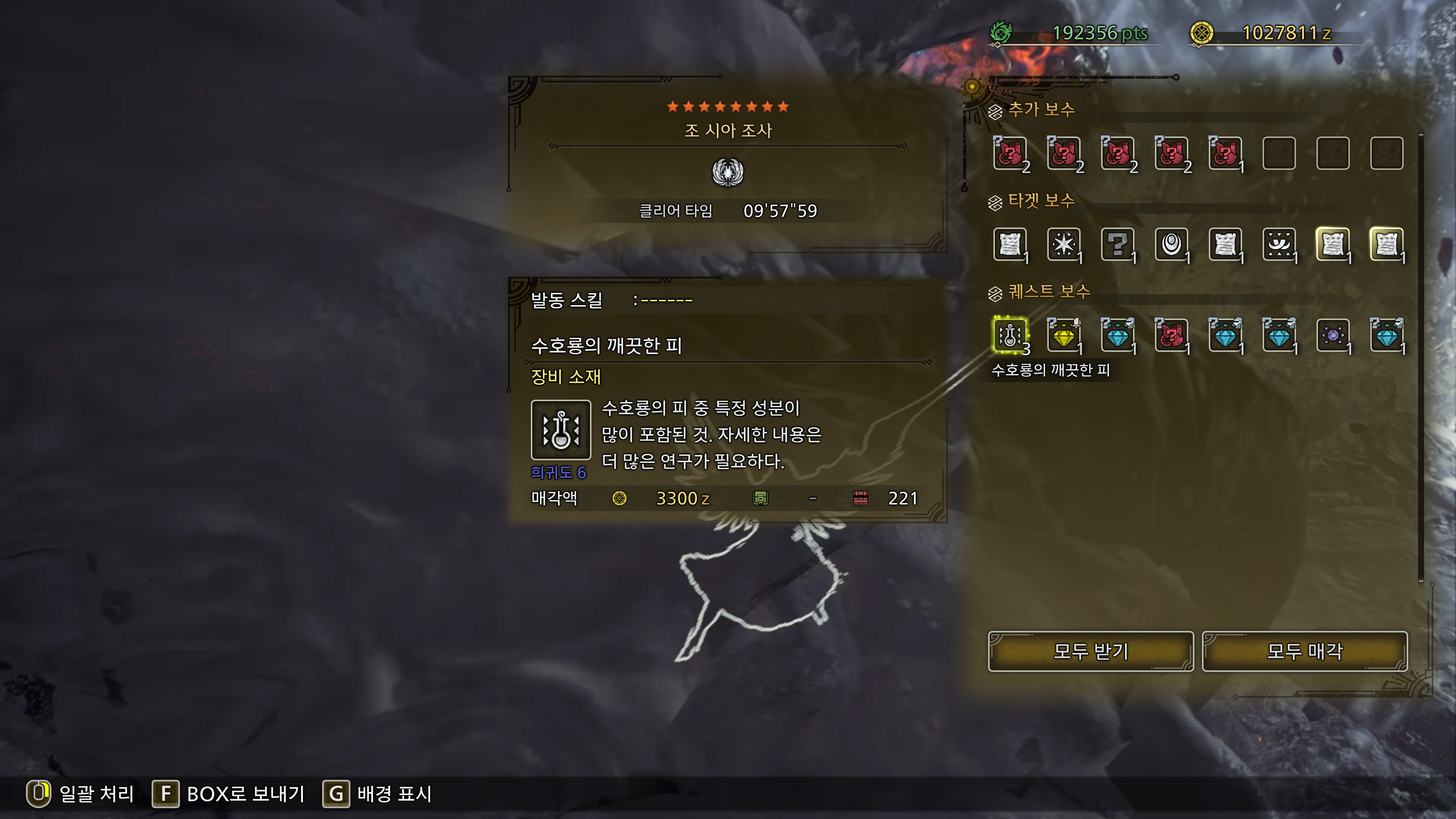Select the highlighted 수호룡의 깨끗한 피 flask reward
Screen dimensions: 1456x819
tap(1010, 335)
